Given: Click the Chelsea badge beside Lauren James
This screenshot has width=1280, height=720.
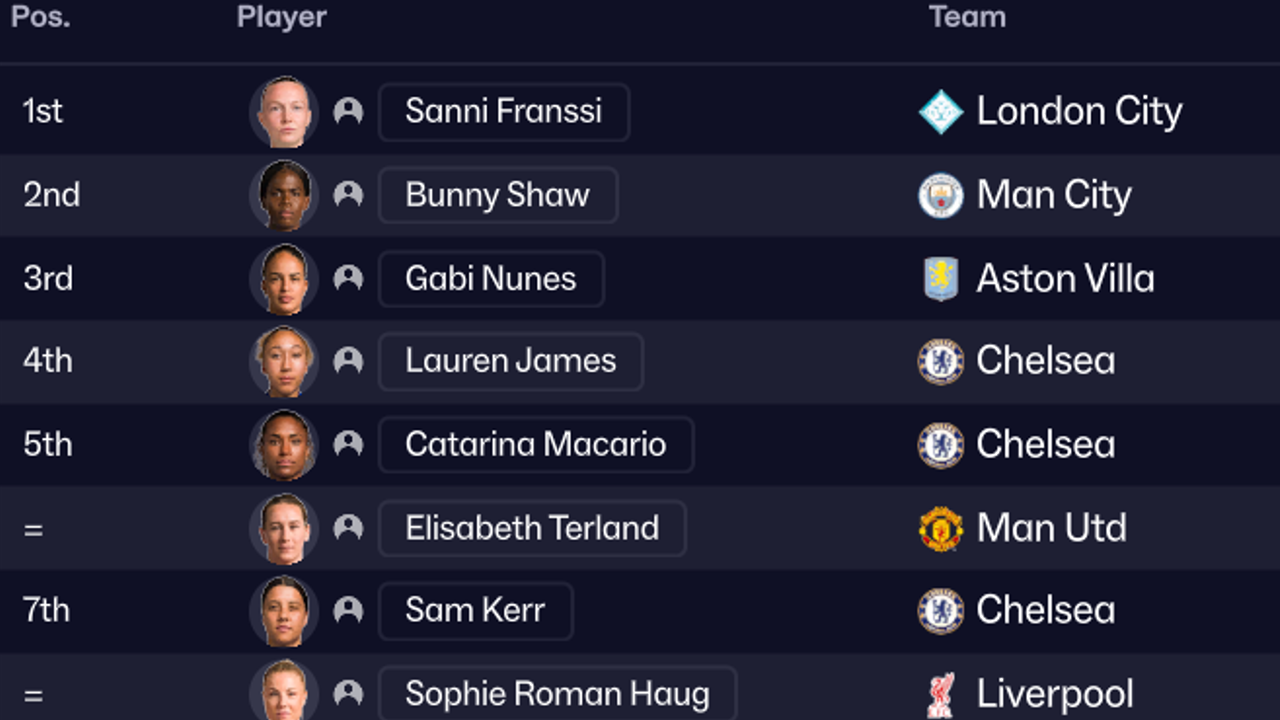Looking at the screenshot, I should point(942,361).
